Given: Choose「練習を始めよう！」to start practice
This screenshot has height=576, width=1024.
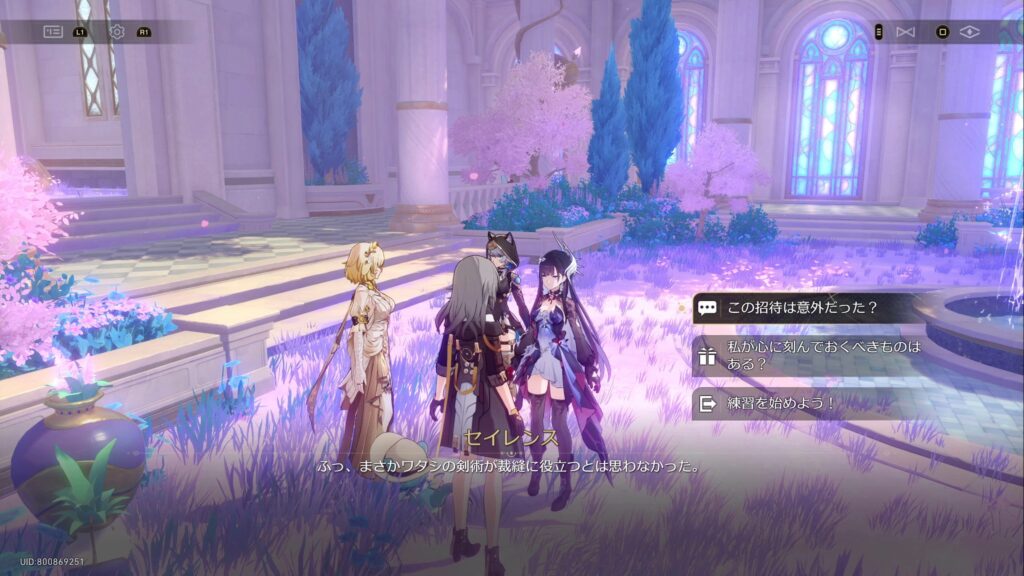Looking at the screenshot, I should (x=780, y=403).
